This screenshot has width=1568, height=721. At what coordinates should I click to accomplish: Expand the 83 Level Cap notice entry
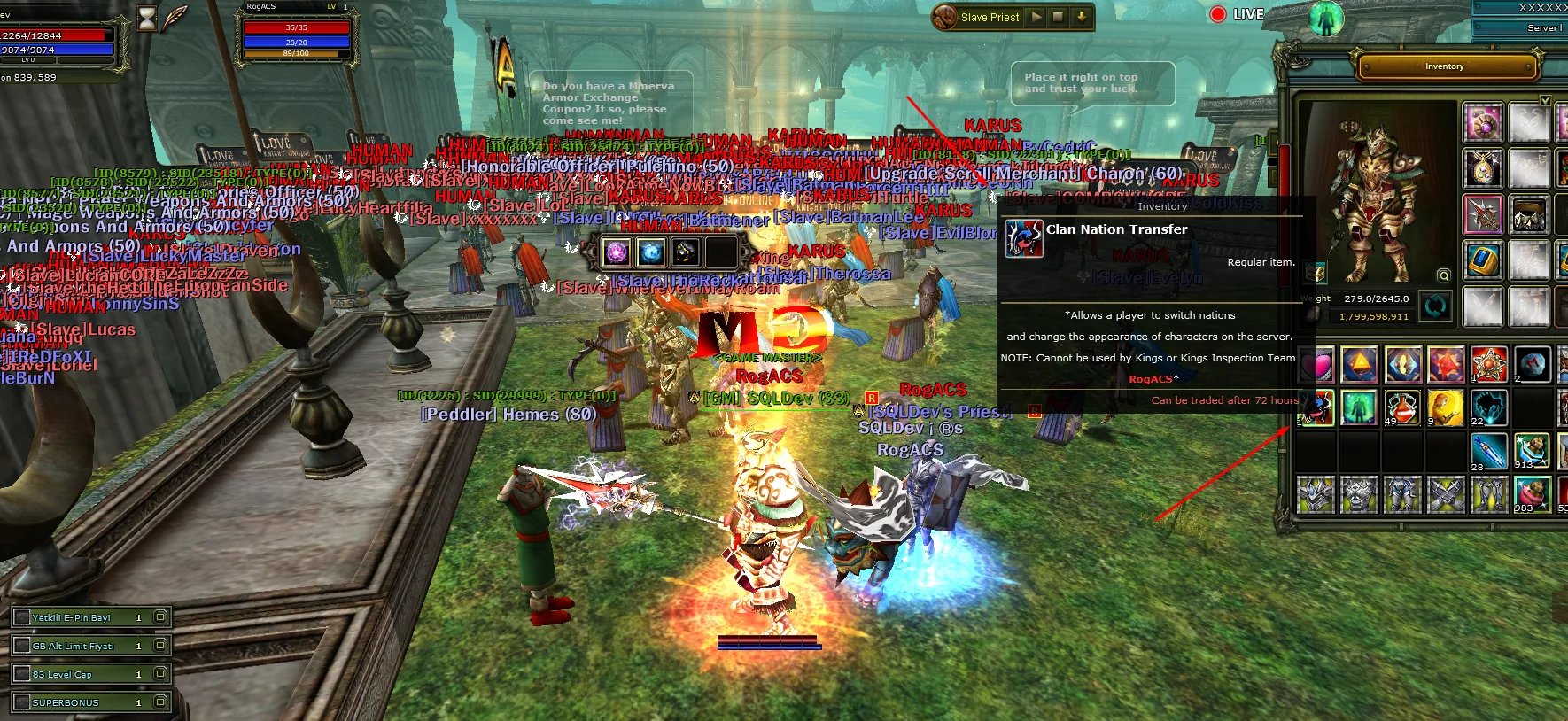[159, 673]
